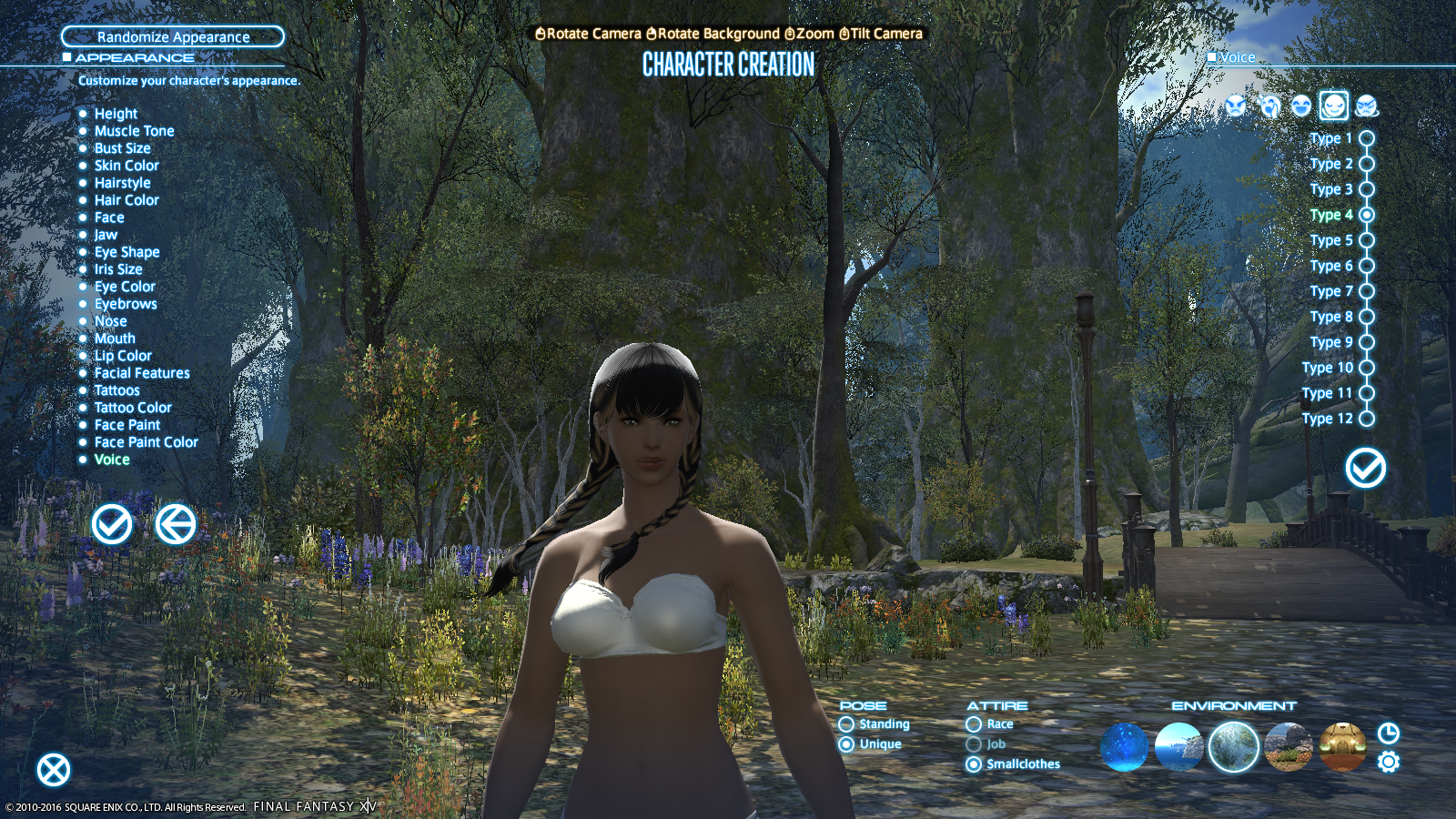The width and height of the screenshot is (1456, 819).
Task: Open the gear settings icon
Action: (1388, 762)
